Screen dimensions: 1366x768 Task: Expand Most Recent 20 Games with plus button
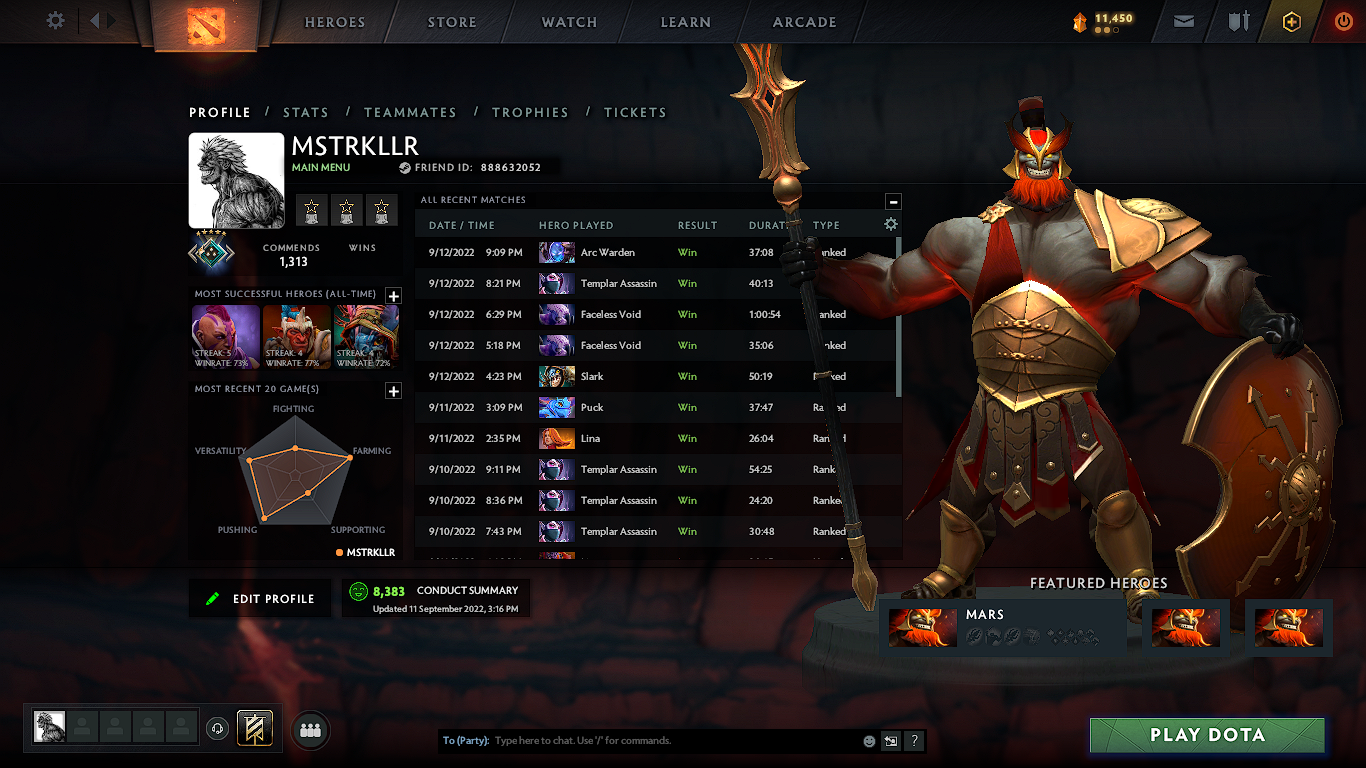(393, 391)
